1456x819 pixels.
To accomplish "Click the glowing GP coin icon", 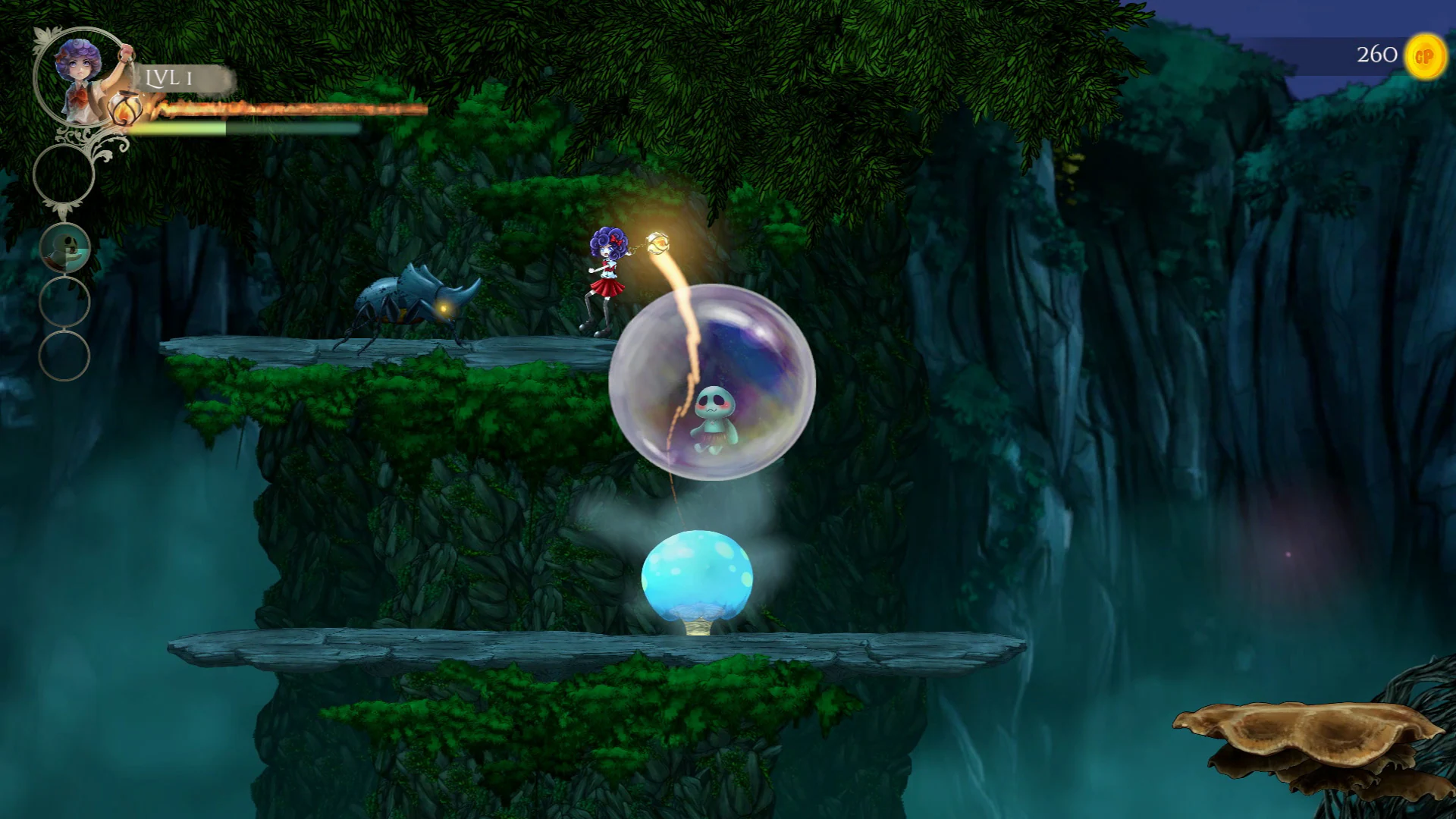I will (x=1425, y=54).
